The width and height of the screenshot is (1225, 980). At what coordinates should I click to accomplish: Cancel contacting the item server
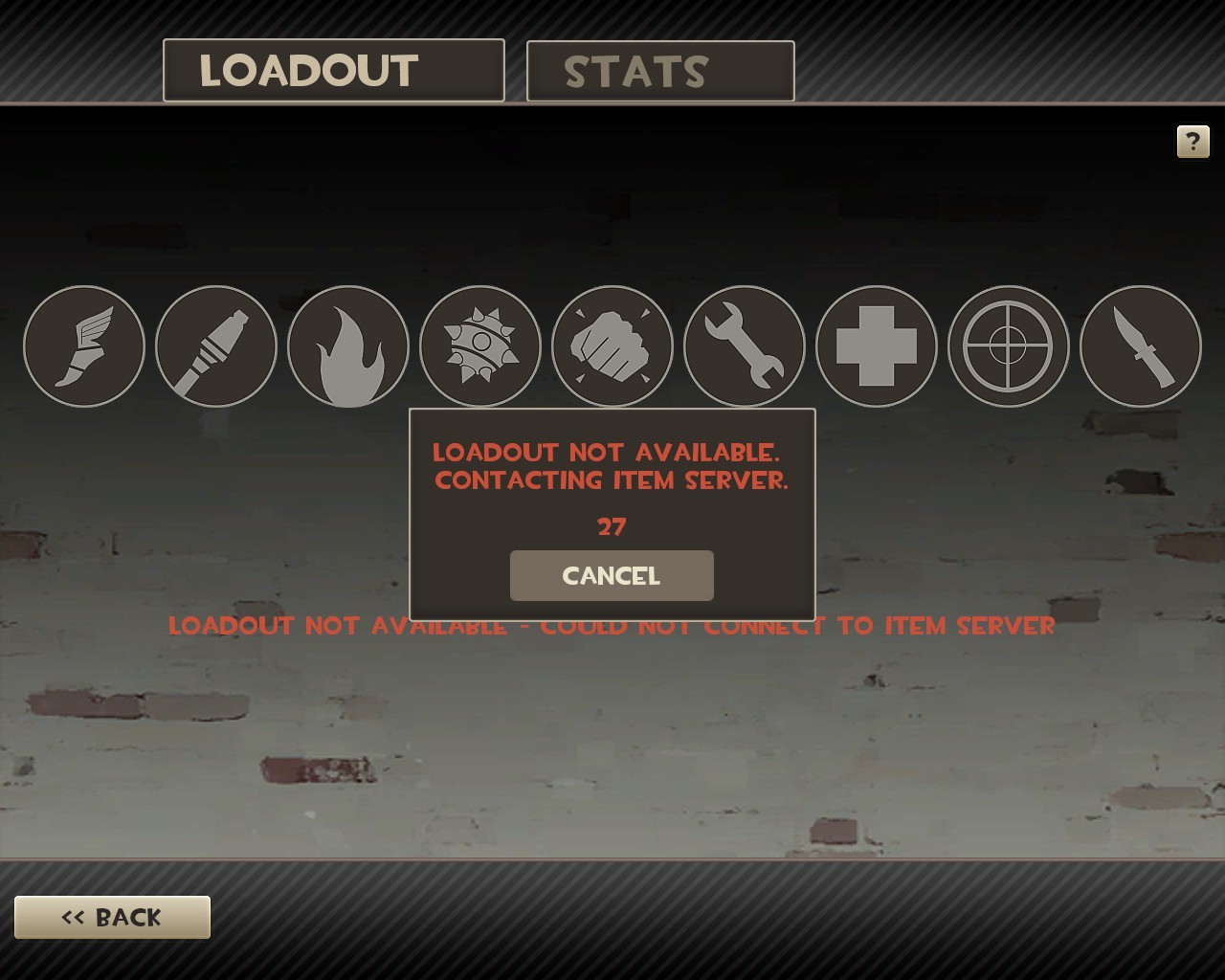pyautogui.click(x=612, y=575)
